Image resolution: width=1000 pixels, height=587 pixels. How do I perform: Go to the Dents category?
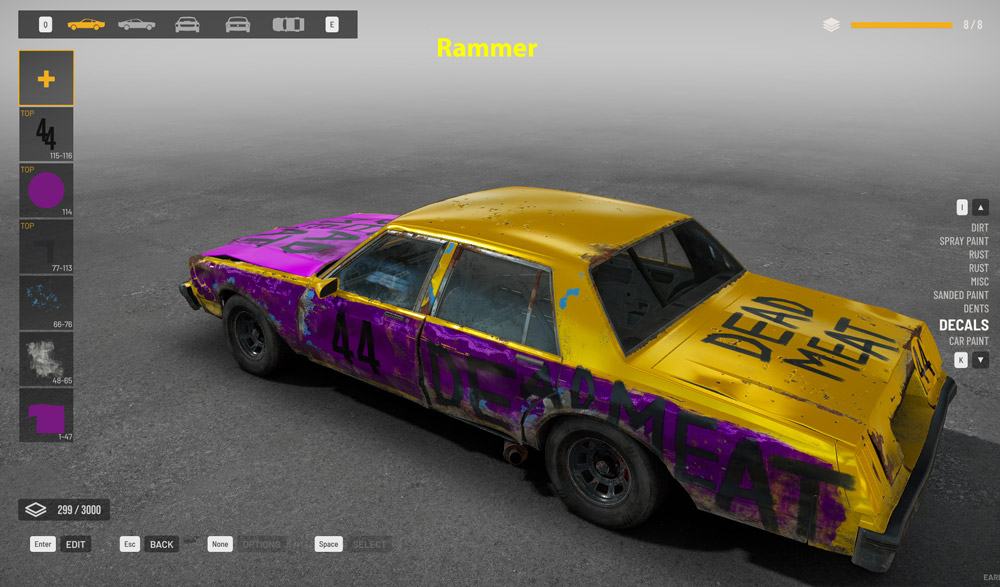(x=975, y=309)
